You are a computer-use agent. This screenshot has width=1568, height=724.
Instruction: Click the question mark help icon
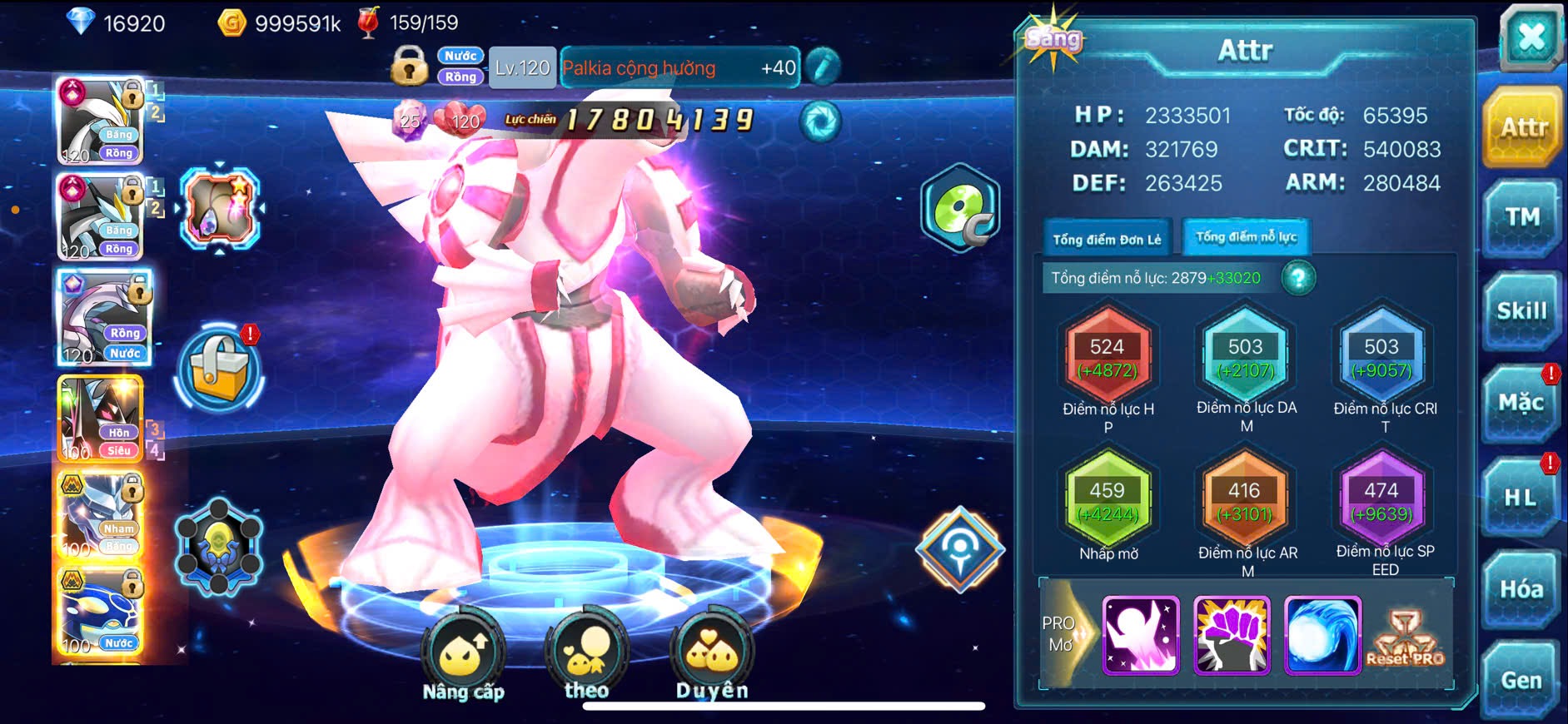pos(1298,278)
